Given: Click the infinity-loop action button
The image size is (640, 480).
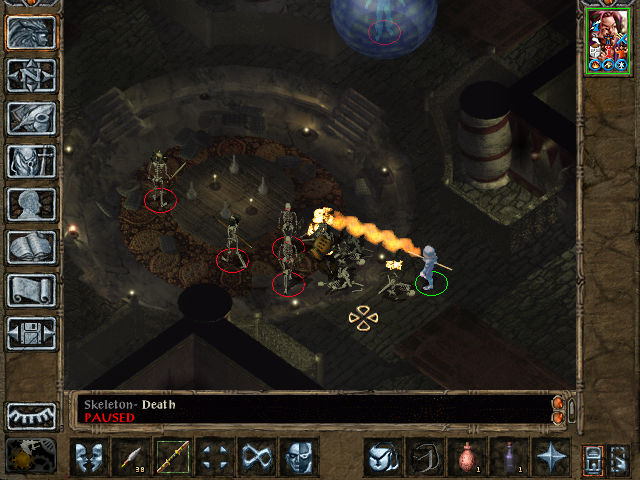Looking at the screenshot, I should point(257,457).
